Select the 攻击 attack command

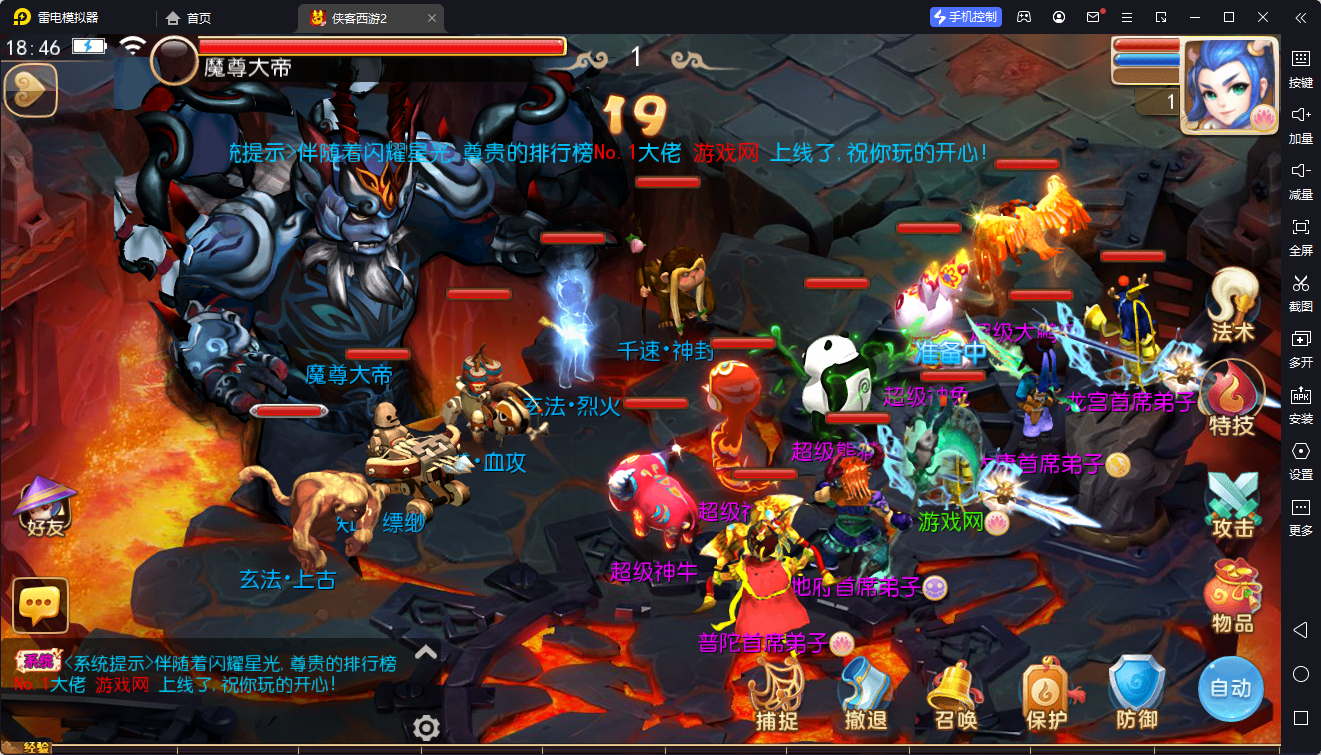click(1232, 503)
